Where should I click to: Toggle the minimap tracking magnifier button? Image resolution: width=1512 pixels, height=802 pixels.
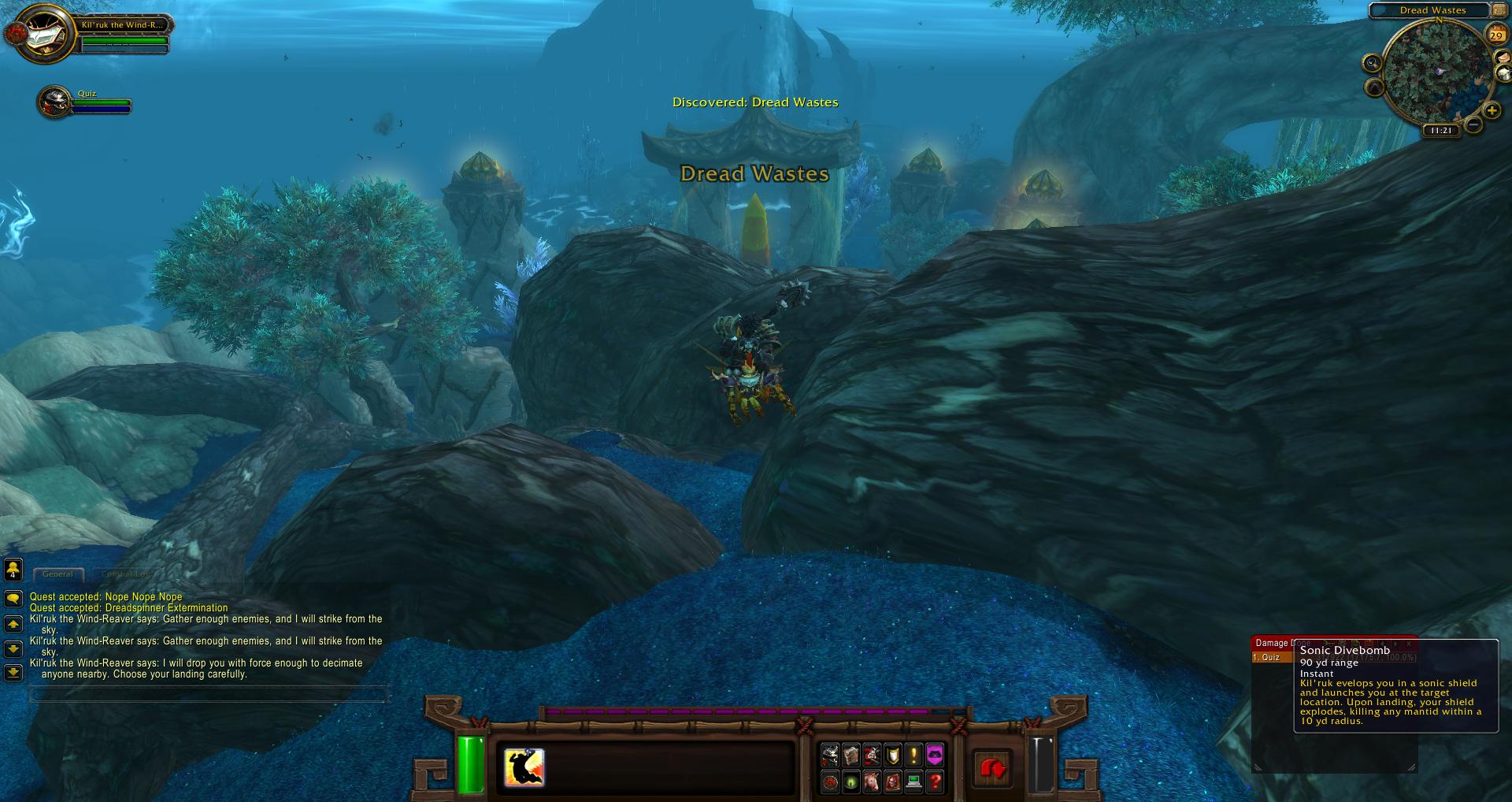tap(1373, 63)
